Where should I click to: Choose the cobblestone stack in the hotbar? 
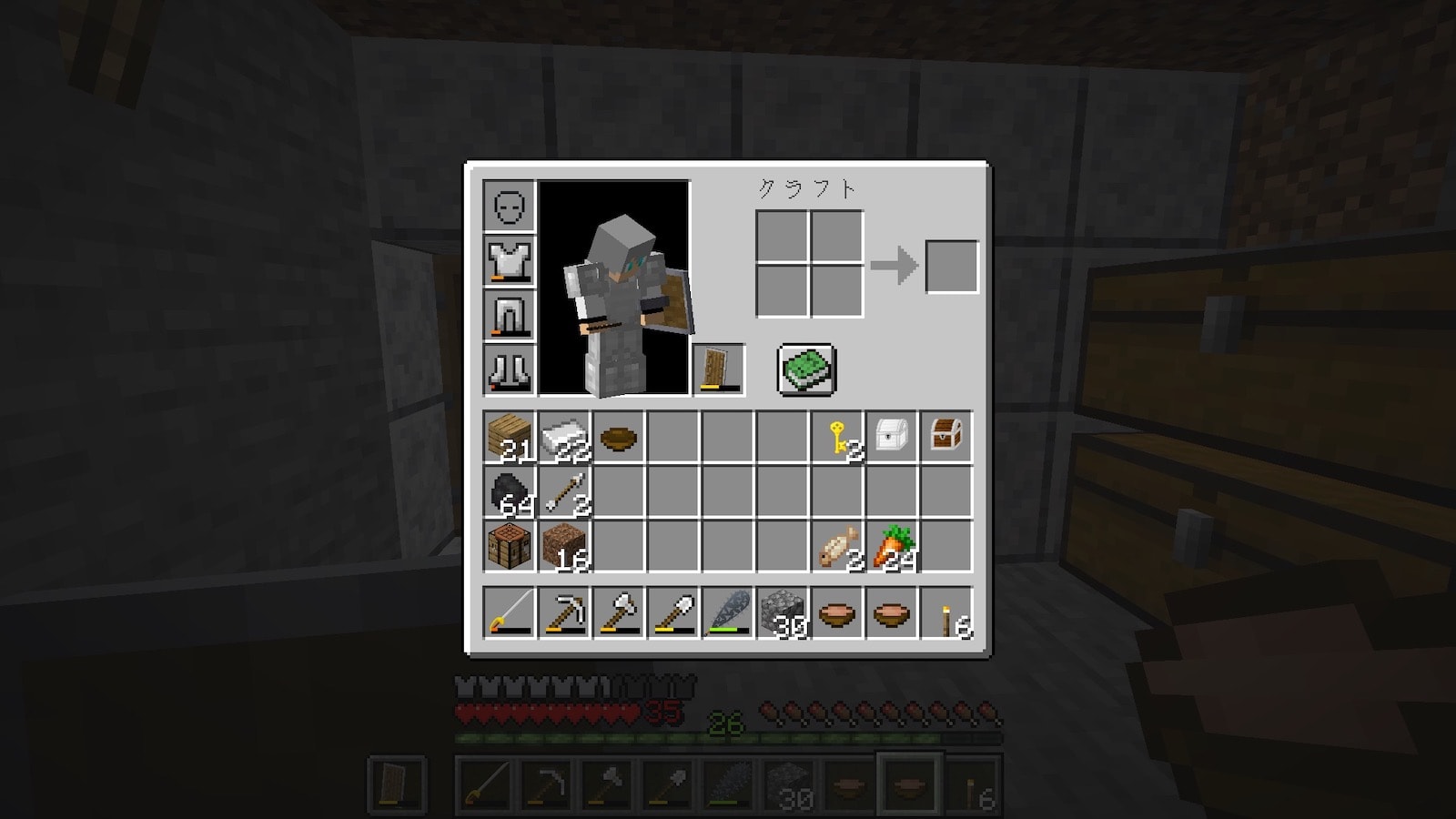click(783, 612)
